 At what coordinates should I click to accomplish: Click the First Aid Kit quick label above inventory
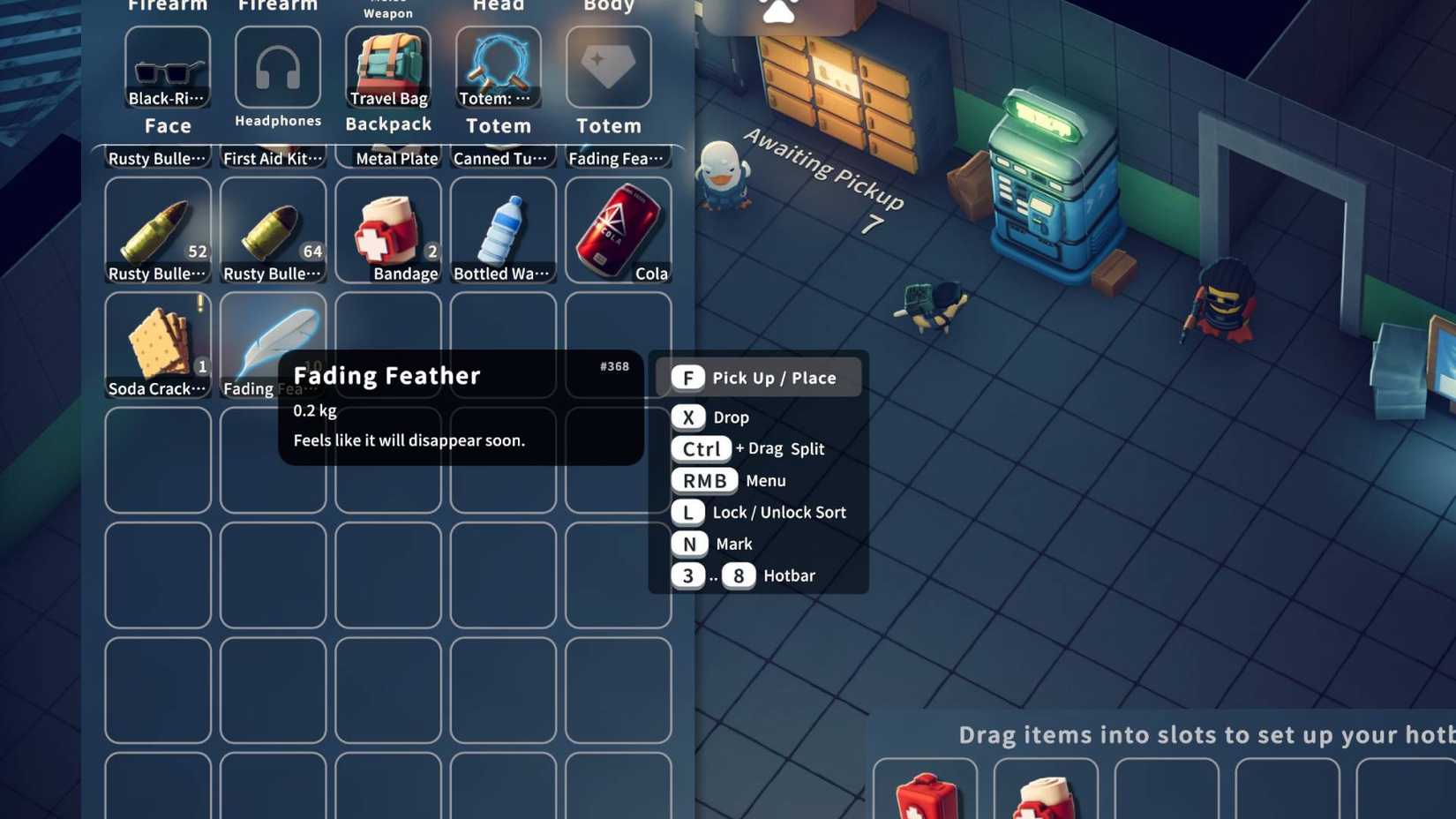[x=273, y=158]
